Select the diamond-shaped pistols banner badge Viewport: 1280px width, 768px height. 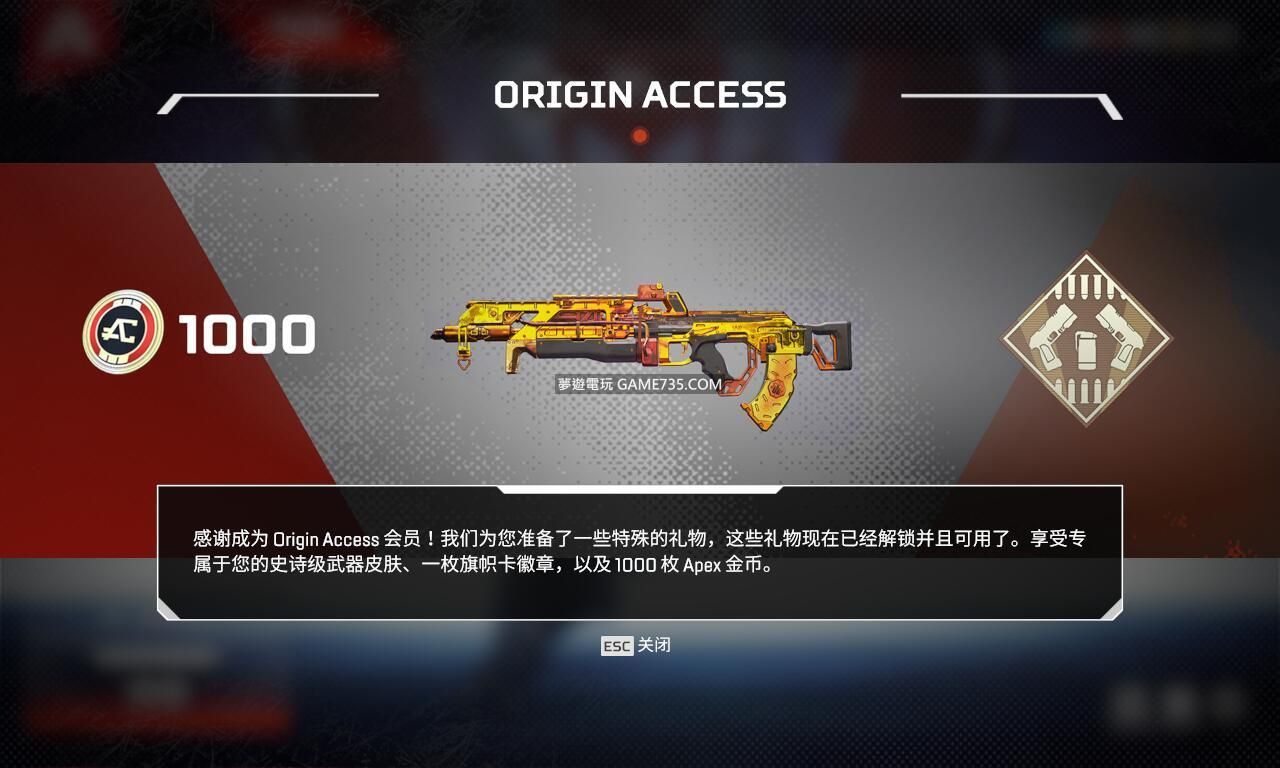click(x=1085, y=338)
